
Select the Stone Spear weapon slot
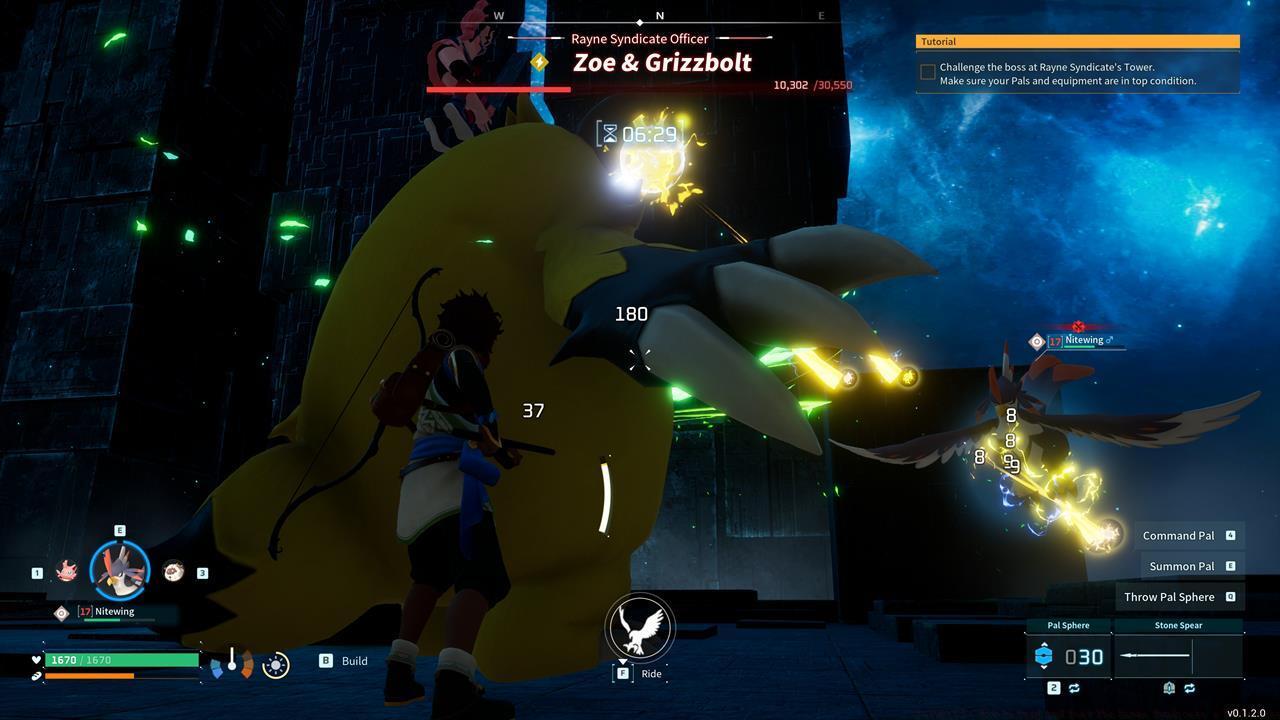(x=1178, y=656)
